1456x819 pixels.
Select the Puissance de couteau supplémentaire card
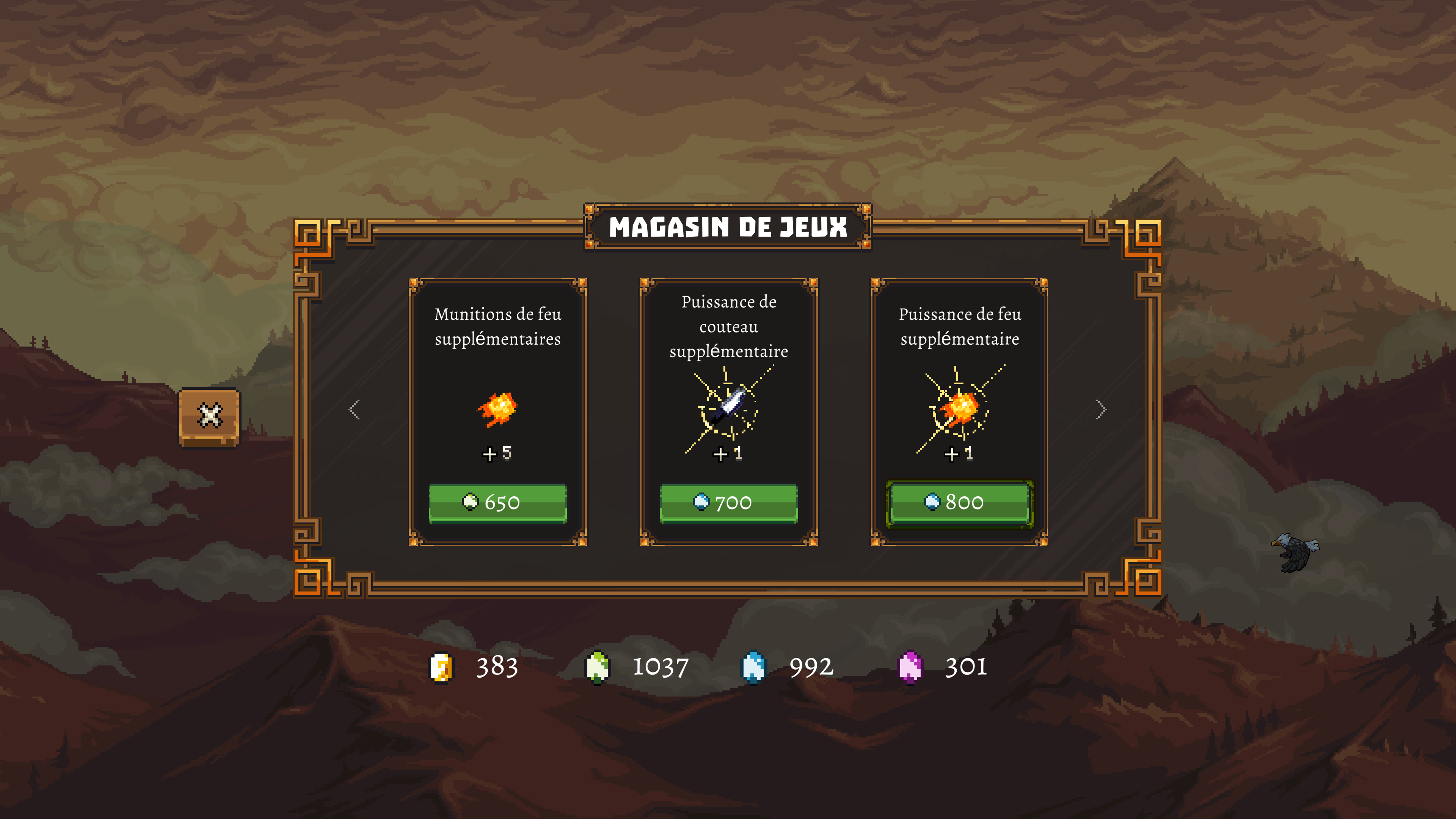click(x=728, y=395)
